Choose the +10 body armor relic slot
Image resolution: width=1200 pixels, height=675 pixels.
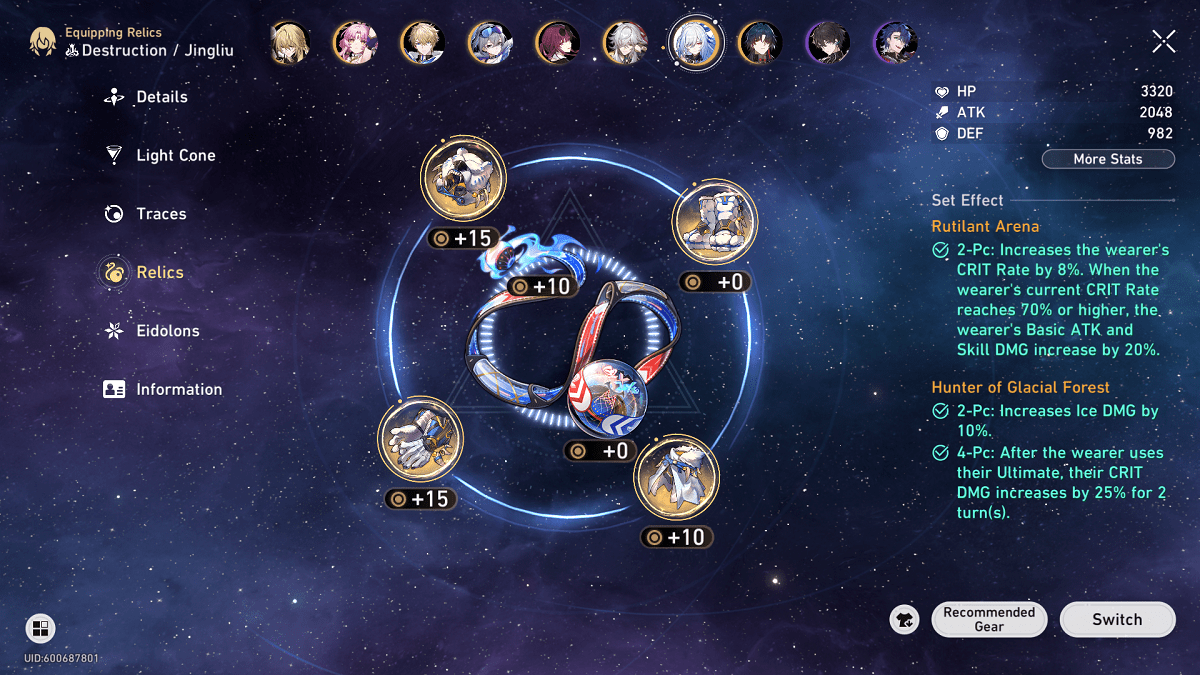[676, 477]
